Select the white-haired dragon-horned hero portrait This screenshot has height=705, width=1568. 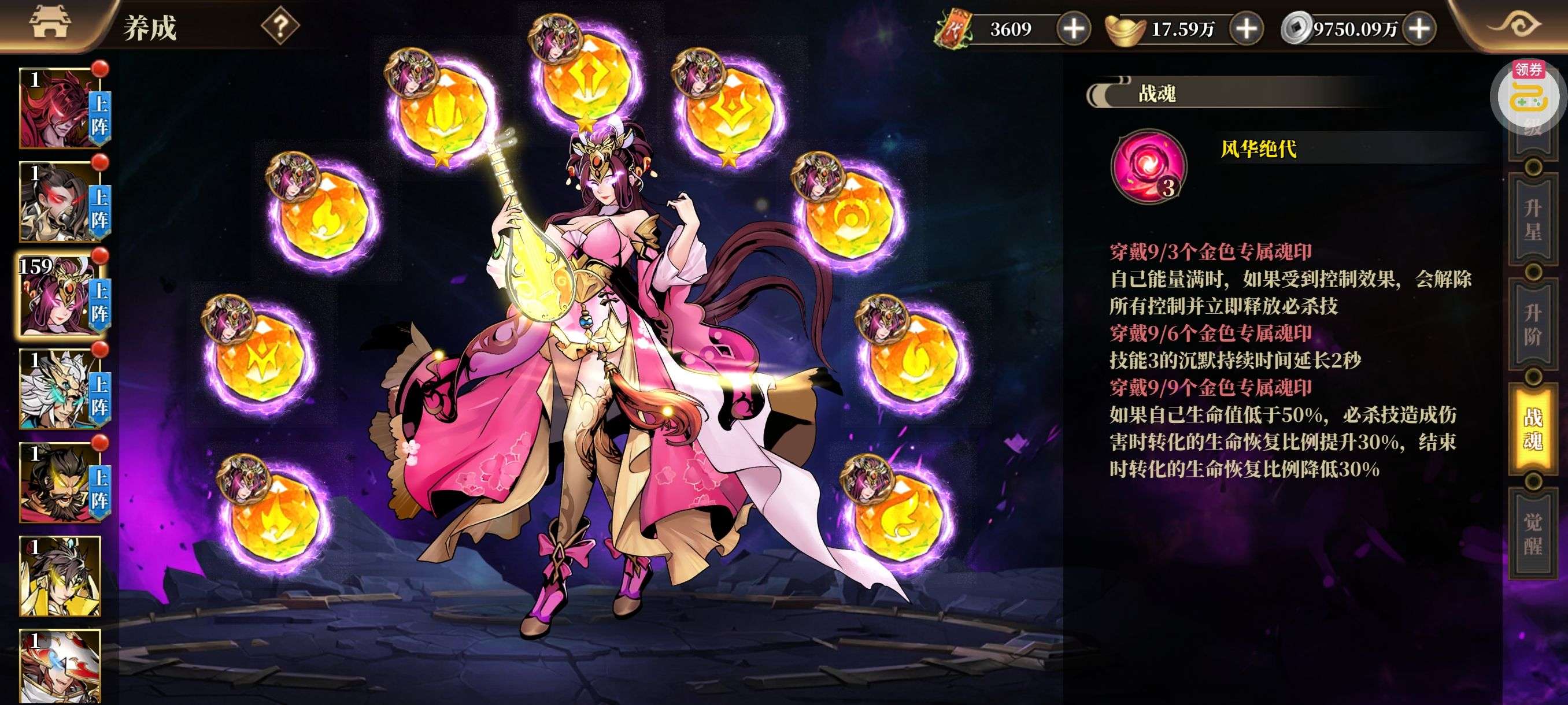[x=60, y=389]
